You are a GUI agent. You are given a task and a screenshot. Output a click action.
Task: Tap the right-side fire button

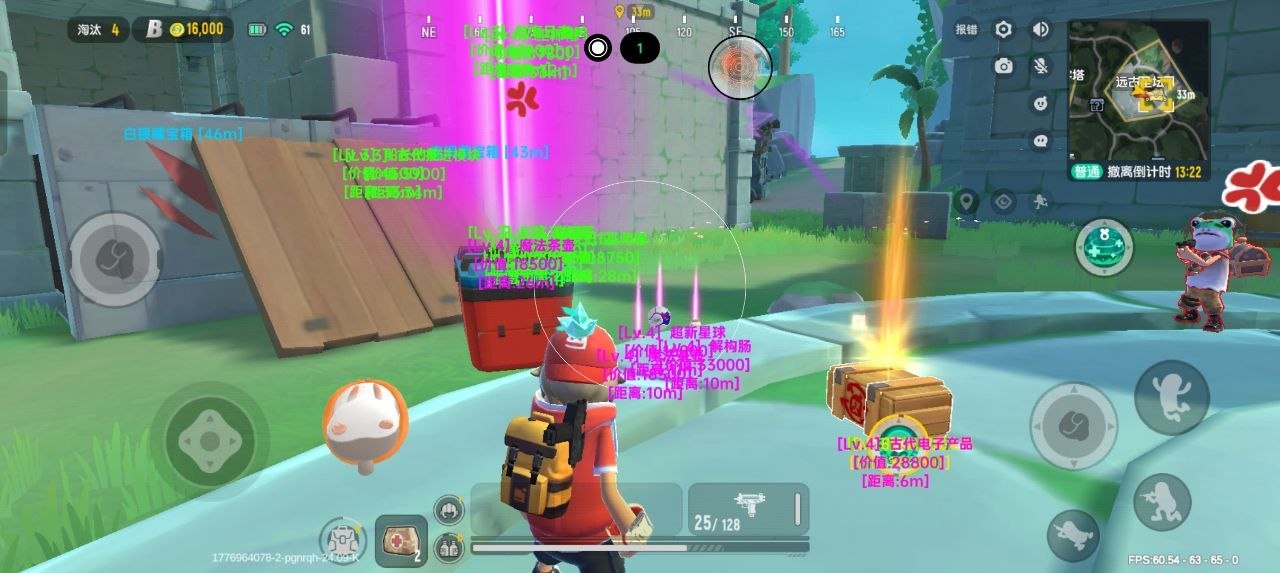1073,425
